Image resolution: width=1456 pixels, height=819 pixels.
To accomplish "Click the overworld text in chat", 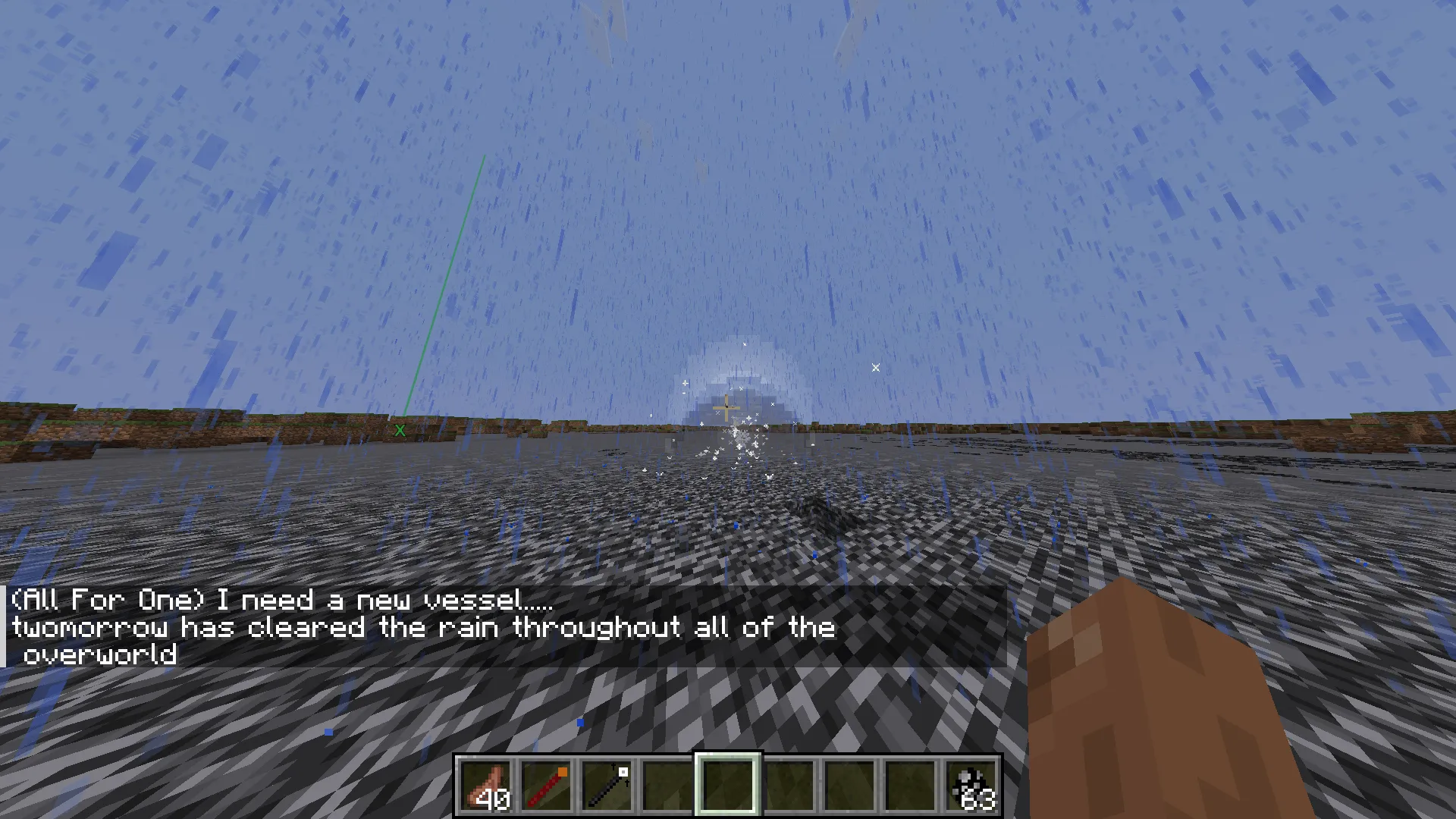I will [x=99, y=655].
